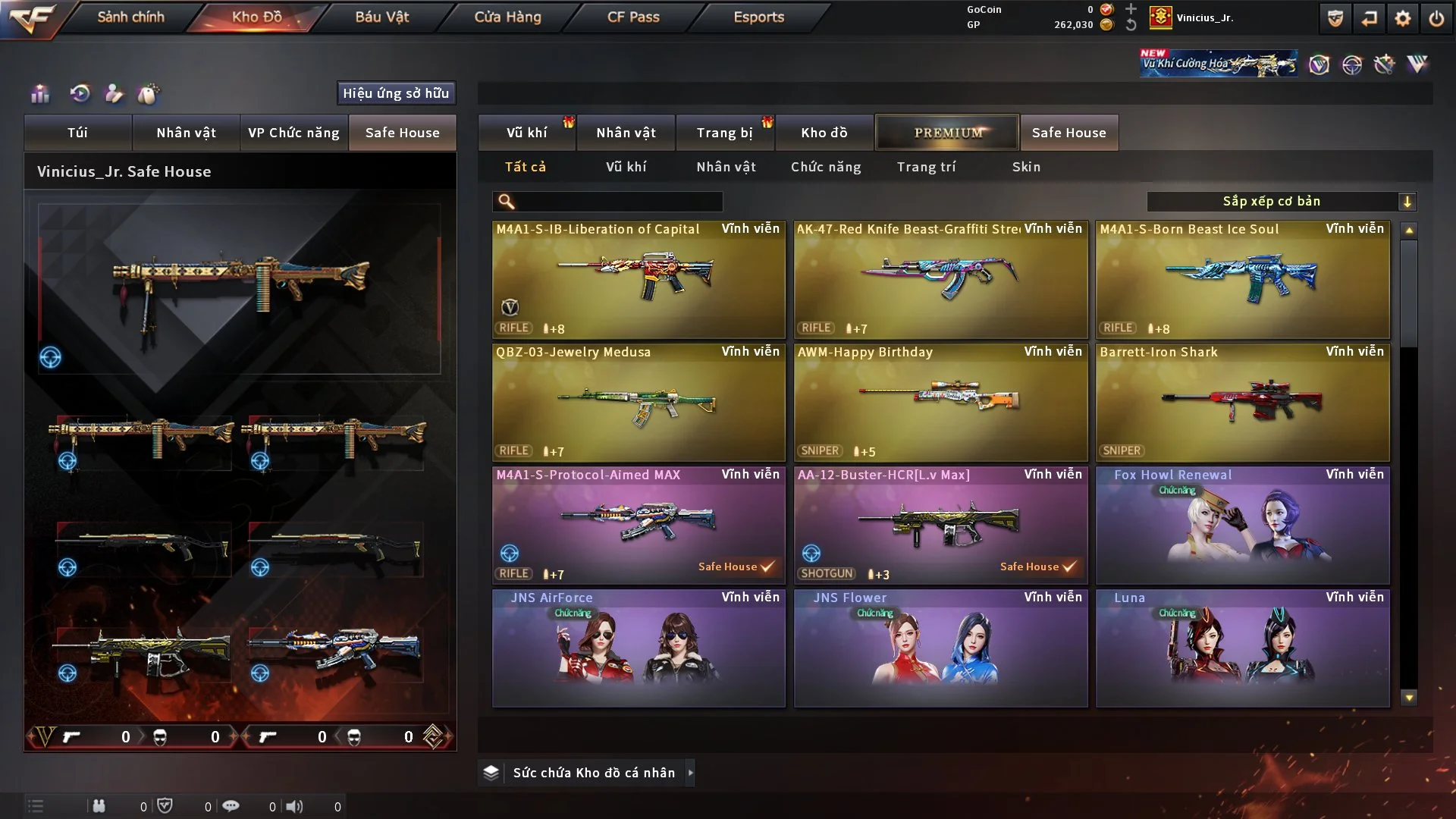The width and height of the screenshot is (1456, 819).
Task: Filter by Skin category
Action: click(x=1026, y=167)
